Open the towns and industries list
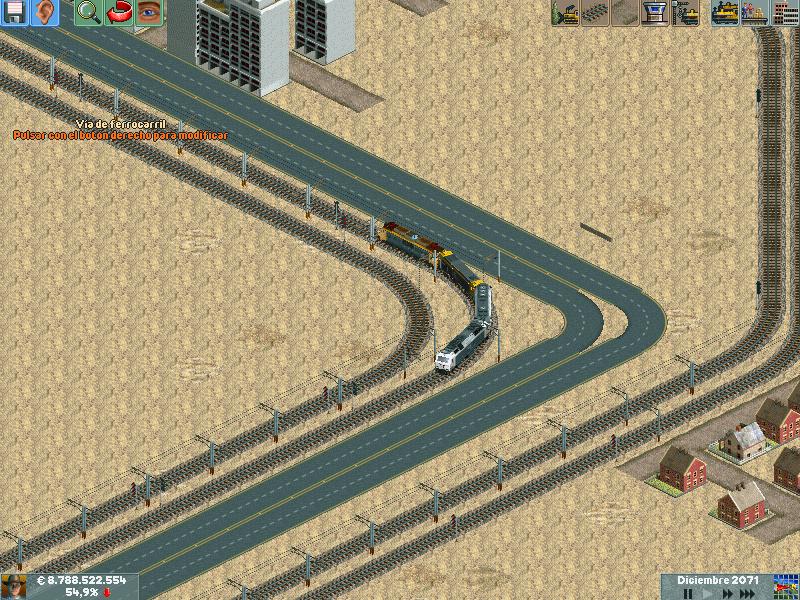 785,12
